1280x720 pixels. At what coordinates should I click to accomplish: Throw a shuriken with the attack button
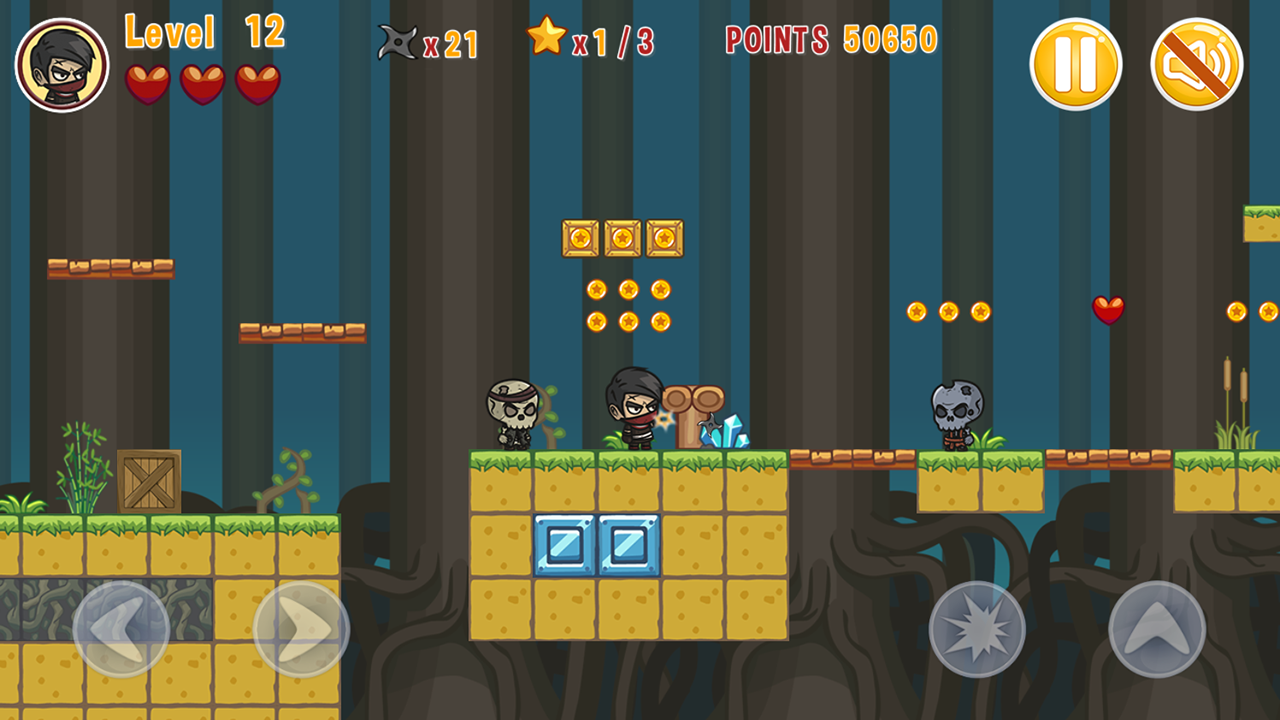pyautogui.click(x=977, y=629)
